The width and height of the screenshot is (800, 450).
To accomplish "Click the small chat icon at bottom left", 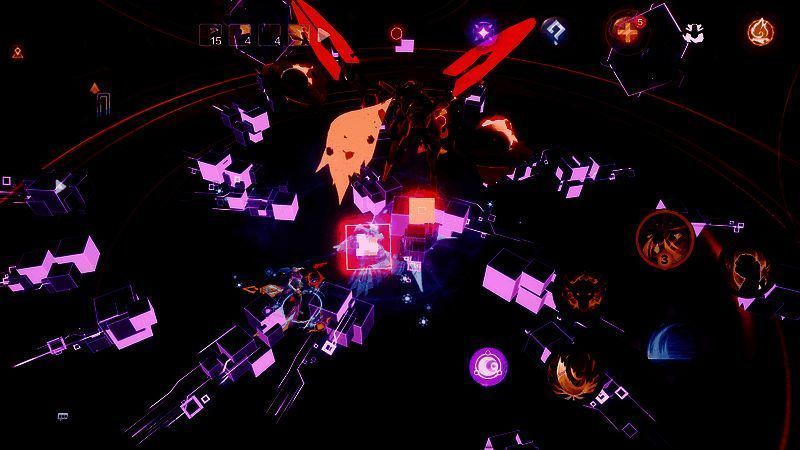I will [x=63, y=416].
